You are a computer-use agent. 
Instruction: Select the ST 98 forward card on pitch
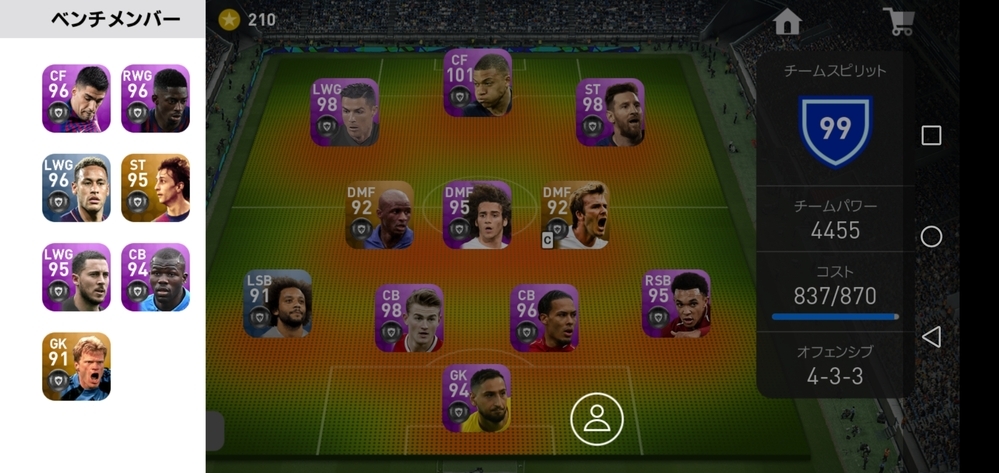(x=610, y=112)
